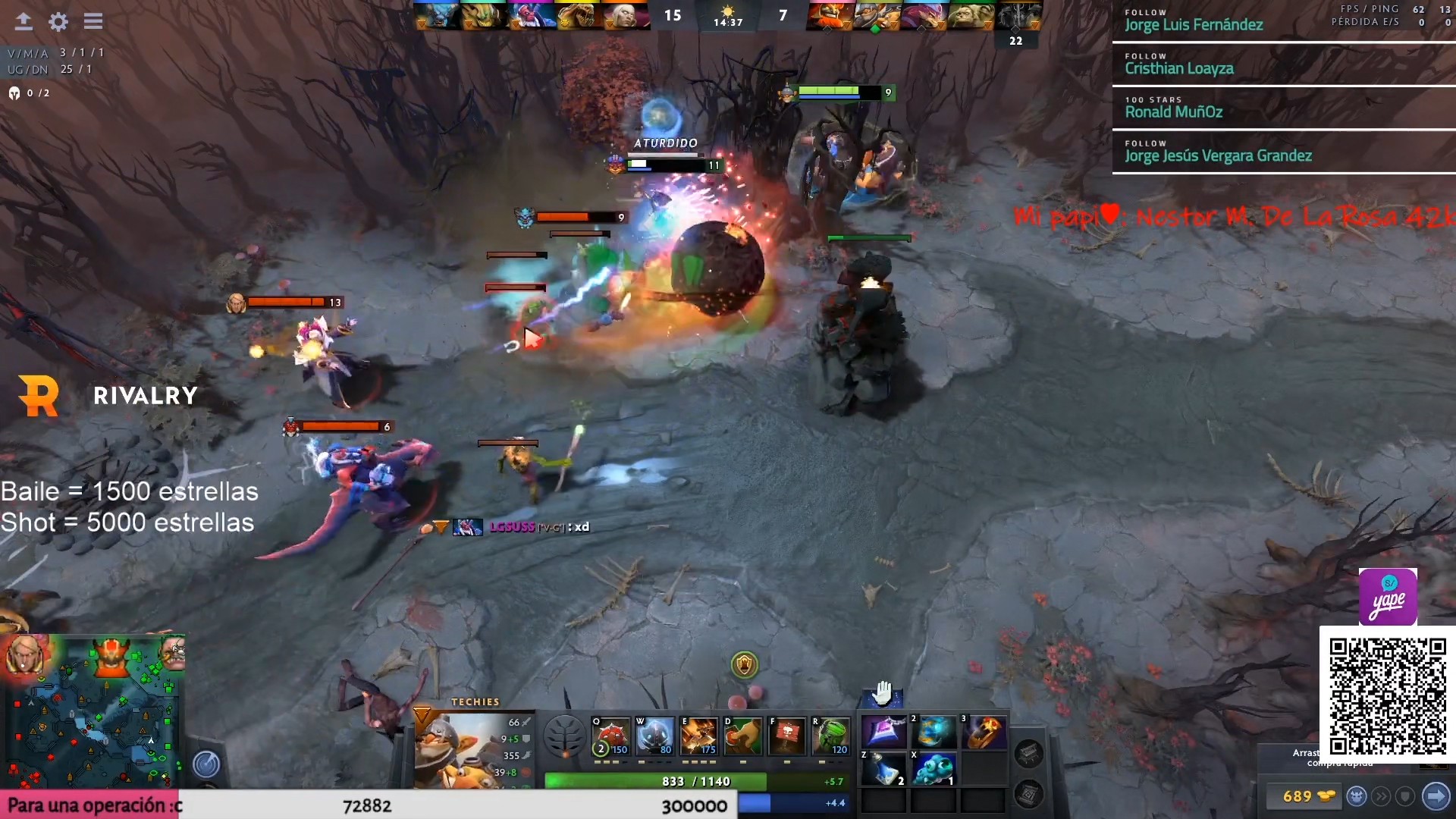Activate Reactive Tazer ability on W
This screenshot has height=819, width=1456.
655,736
